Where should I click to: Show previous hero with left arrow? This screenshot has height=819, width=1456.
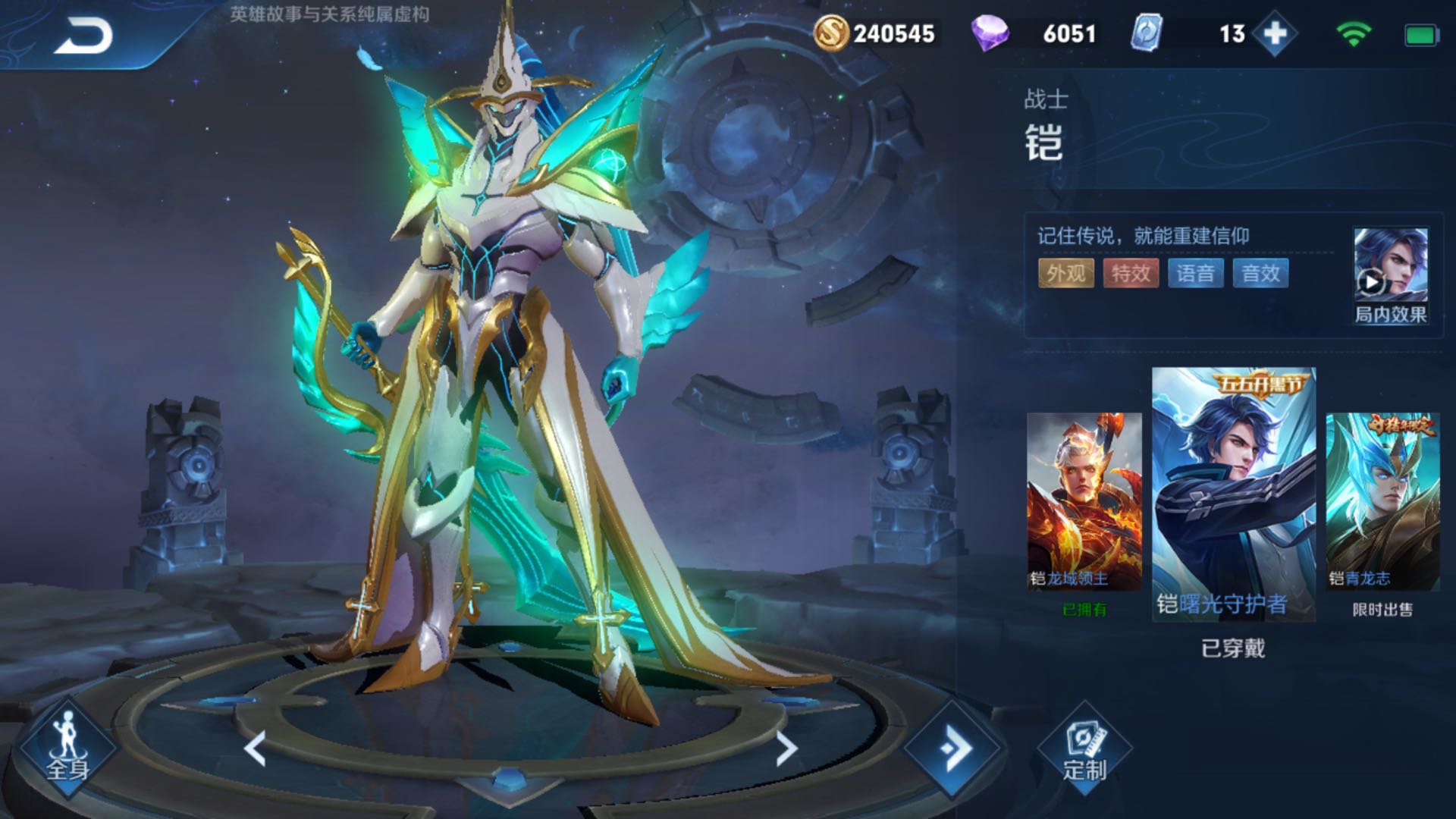[256, 748]
